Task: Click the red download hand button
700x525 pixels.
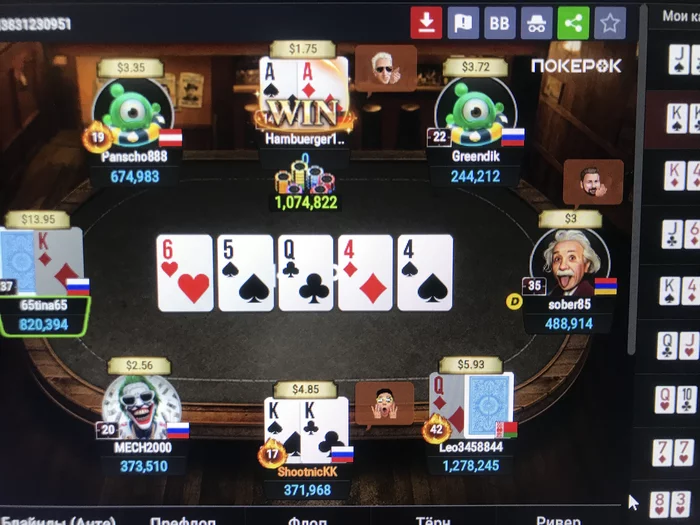Action: pos(426,23)
